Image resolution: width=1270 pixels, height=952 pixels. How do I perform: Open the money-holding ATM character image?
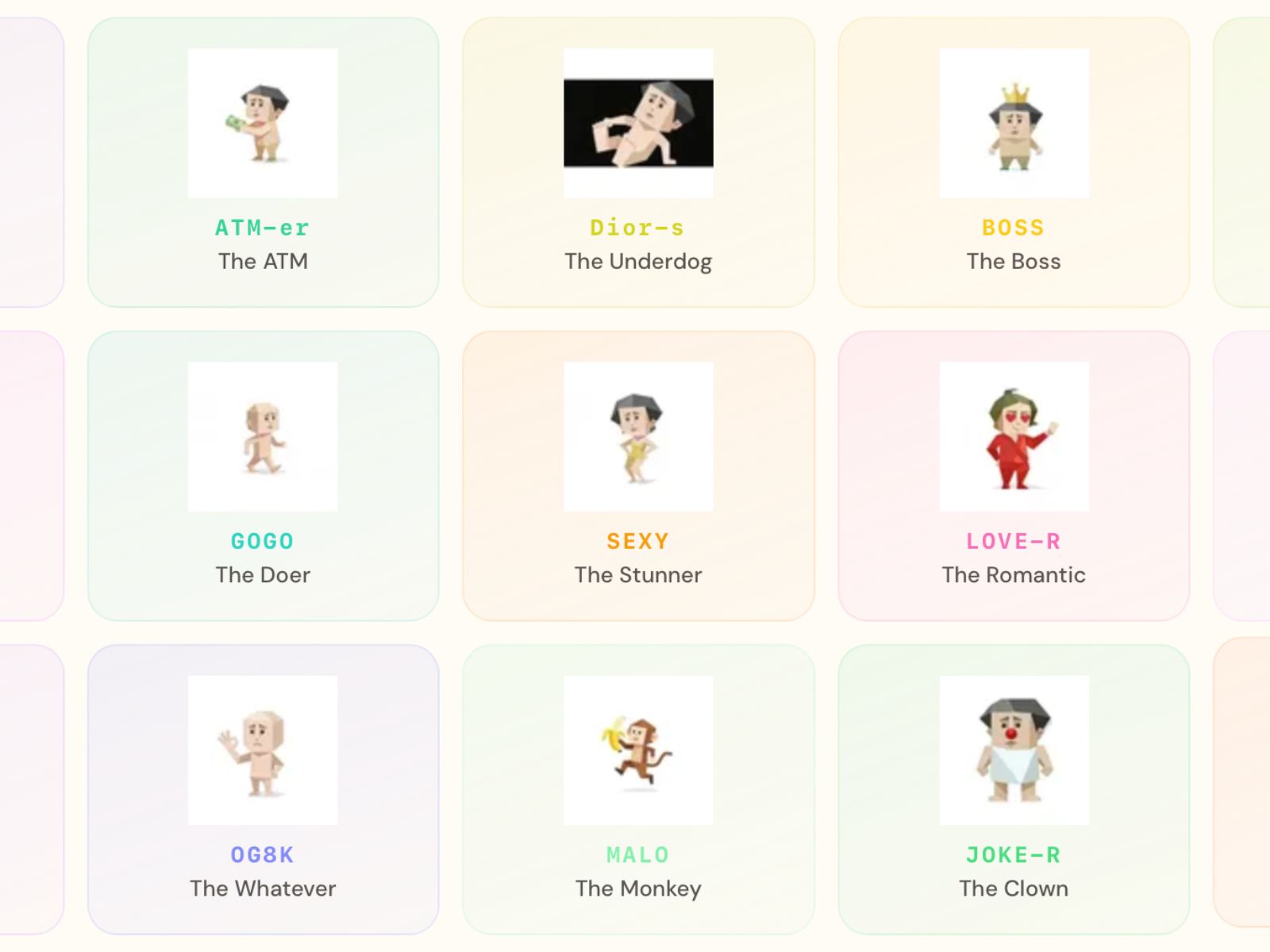pos(263,124)
